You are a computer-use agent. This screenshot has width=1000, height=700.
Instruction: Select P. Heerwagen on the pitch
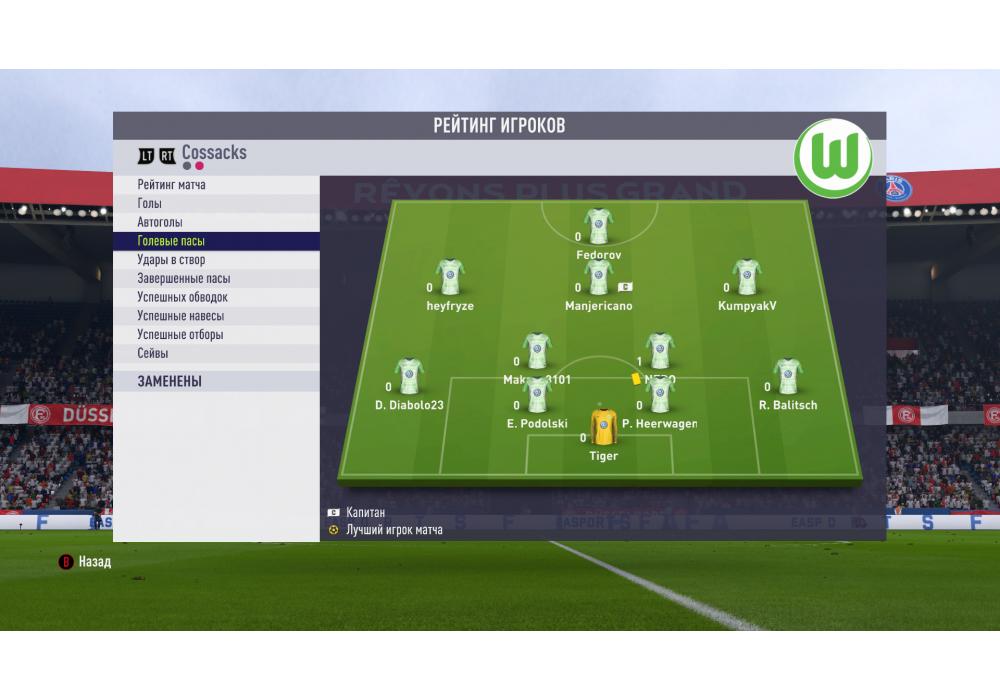tap(659, 395)
